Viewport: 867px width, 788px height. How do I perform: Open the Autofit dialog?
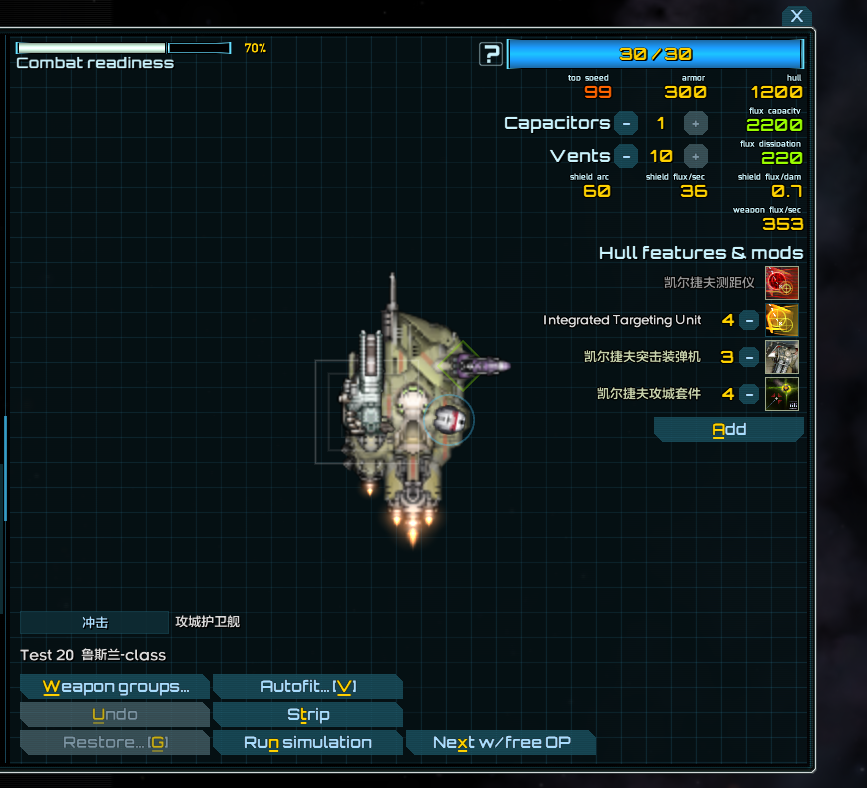pos(308,687)
